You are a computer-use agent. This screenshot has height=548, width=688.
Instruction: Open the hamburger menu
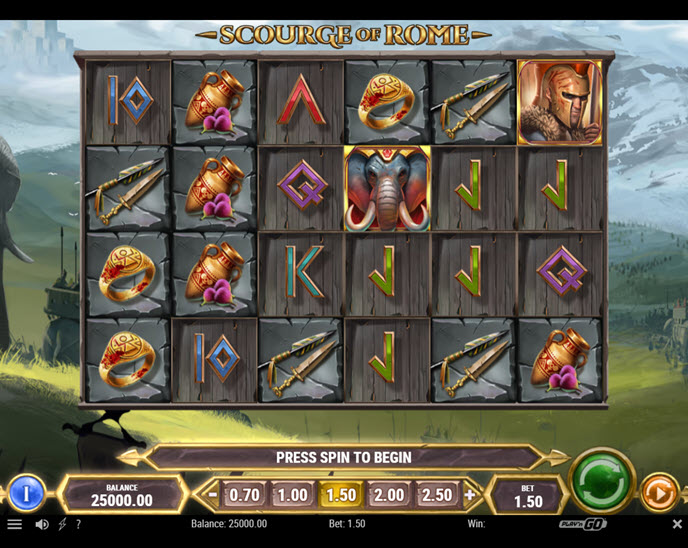(x=14, y=524)
